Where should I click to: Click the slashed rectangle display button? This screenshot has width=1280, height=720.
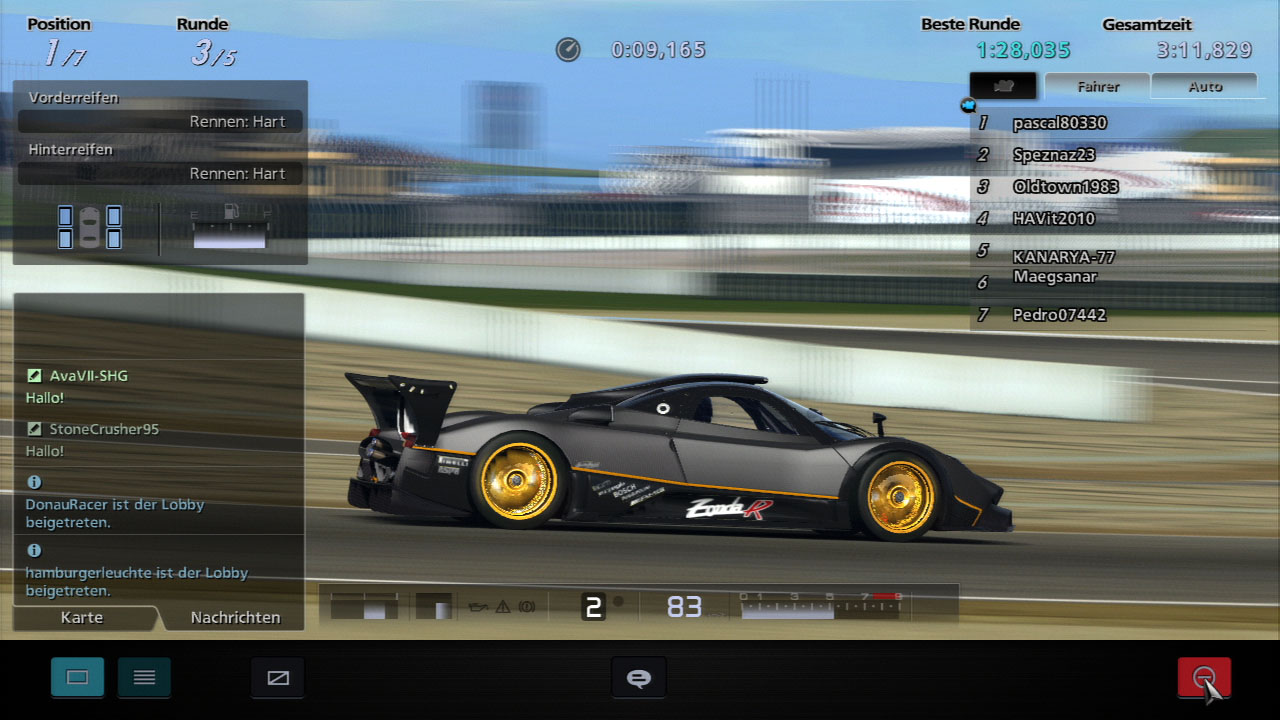click(x=278, y=677)
